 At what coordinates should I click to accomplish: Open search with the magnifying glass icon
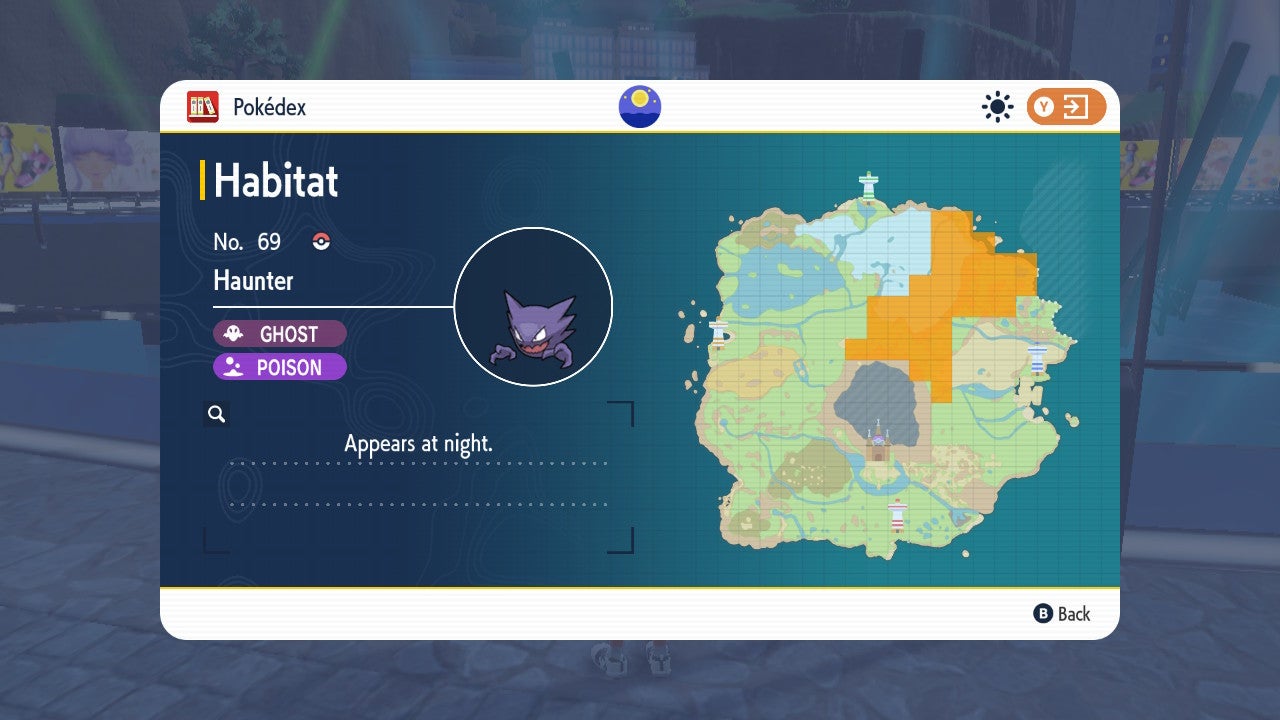217,413
